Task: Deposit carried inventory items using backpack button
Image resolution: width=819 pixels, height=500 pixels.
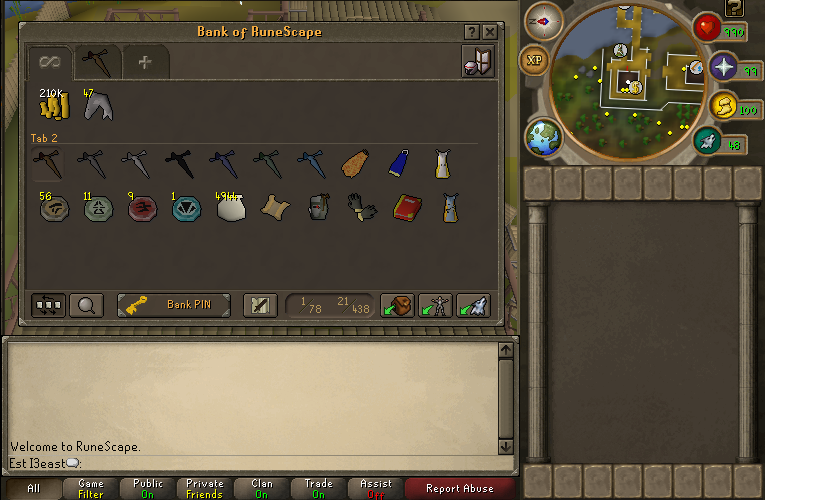Action: click(x=398, y=305)
